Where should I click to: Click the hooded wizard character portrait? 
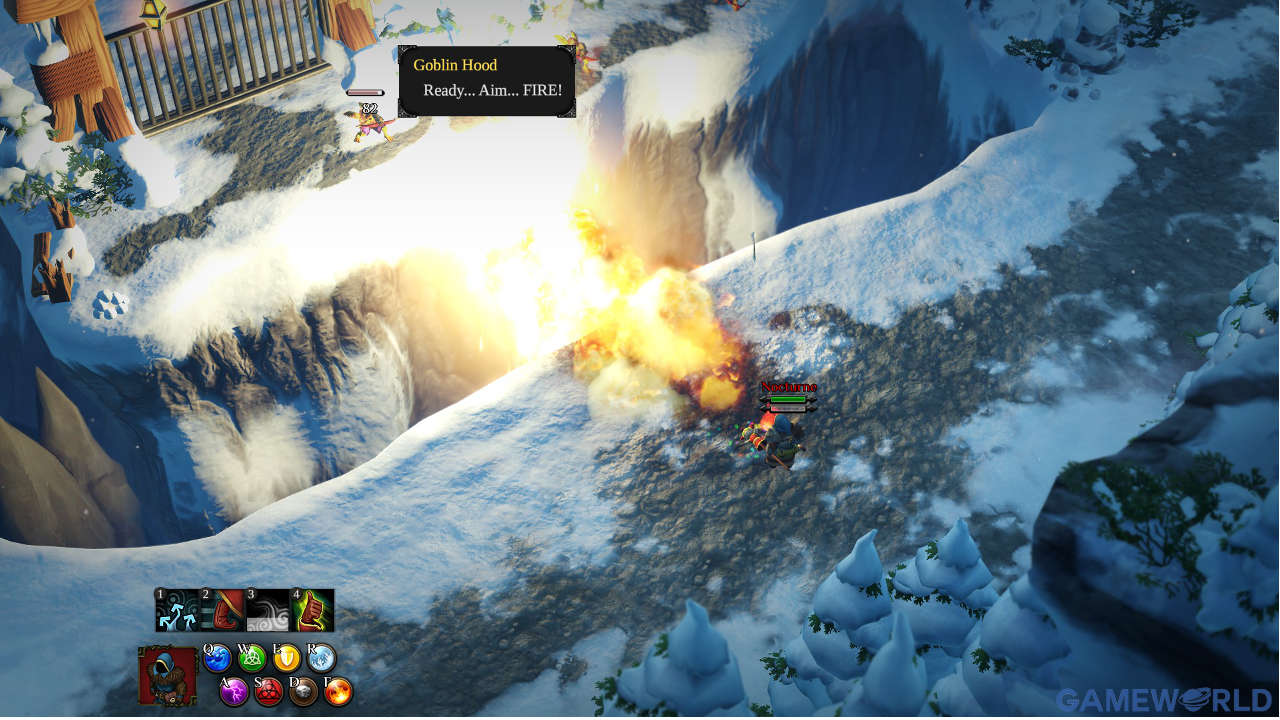tap(167, 676)
